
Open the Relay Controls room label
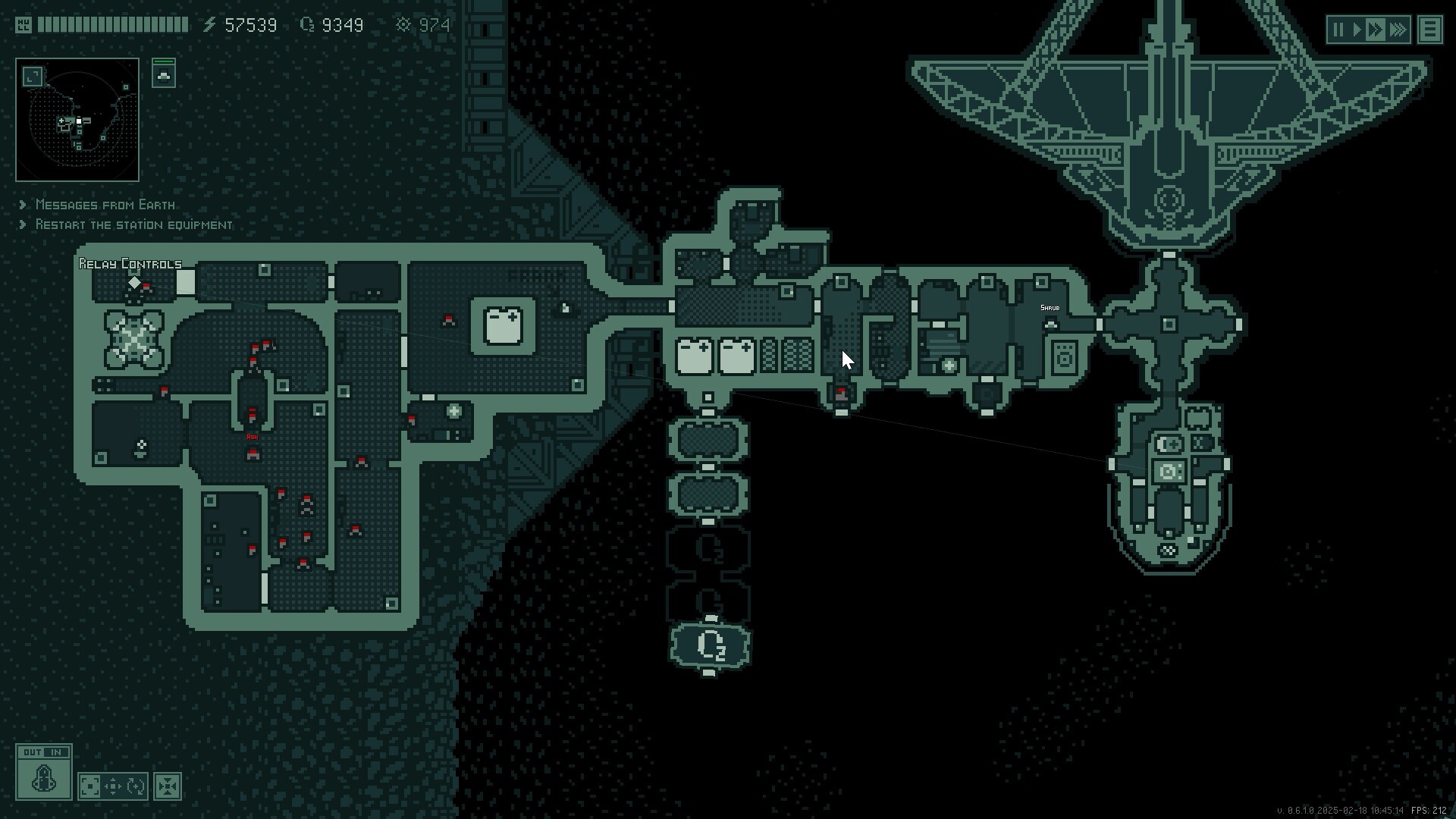[129, 264]
